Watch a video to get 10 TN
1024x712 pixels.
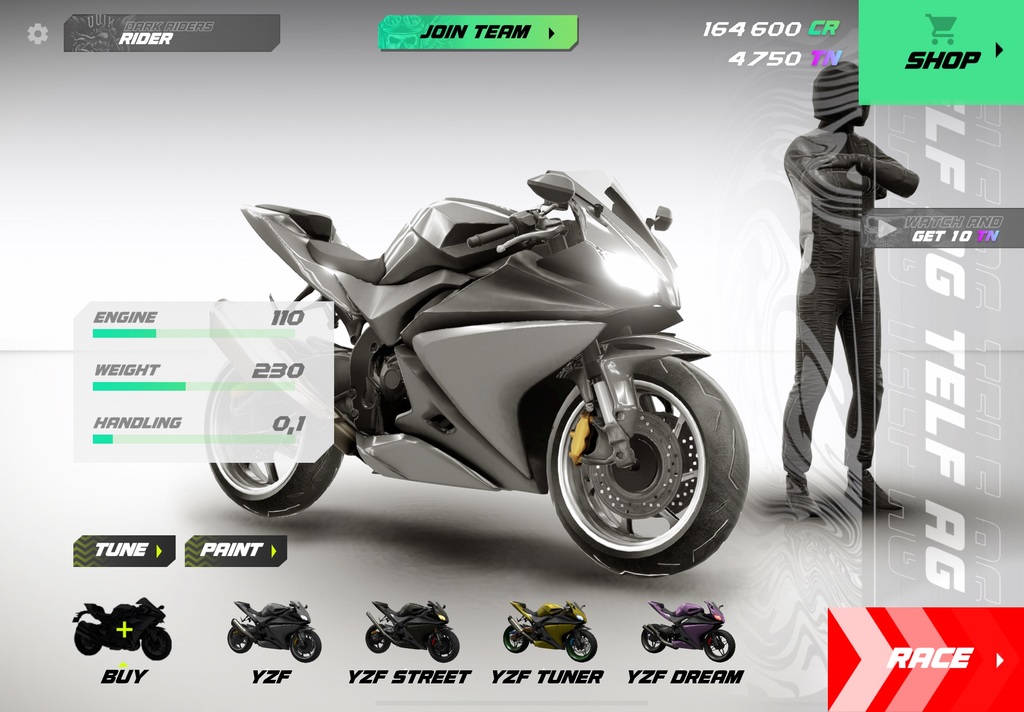tap(943, 229)
